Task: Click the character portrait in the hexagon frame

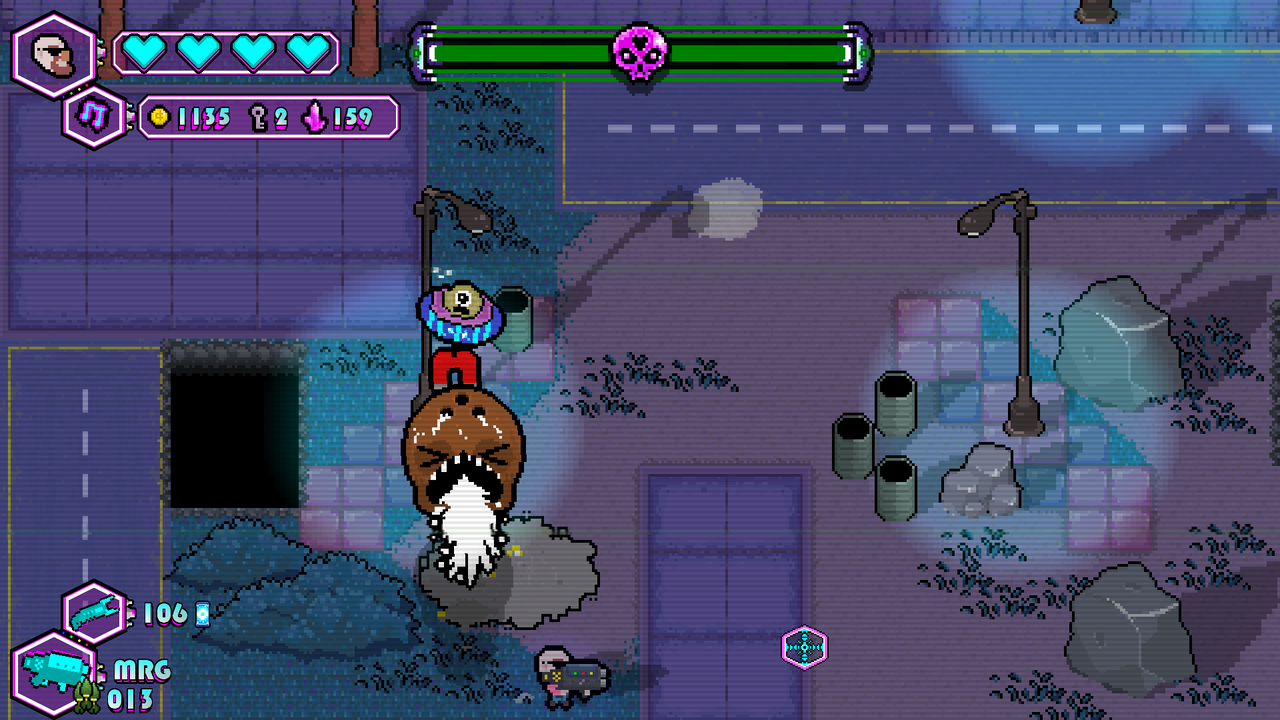Action: coord(54,55)
